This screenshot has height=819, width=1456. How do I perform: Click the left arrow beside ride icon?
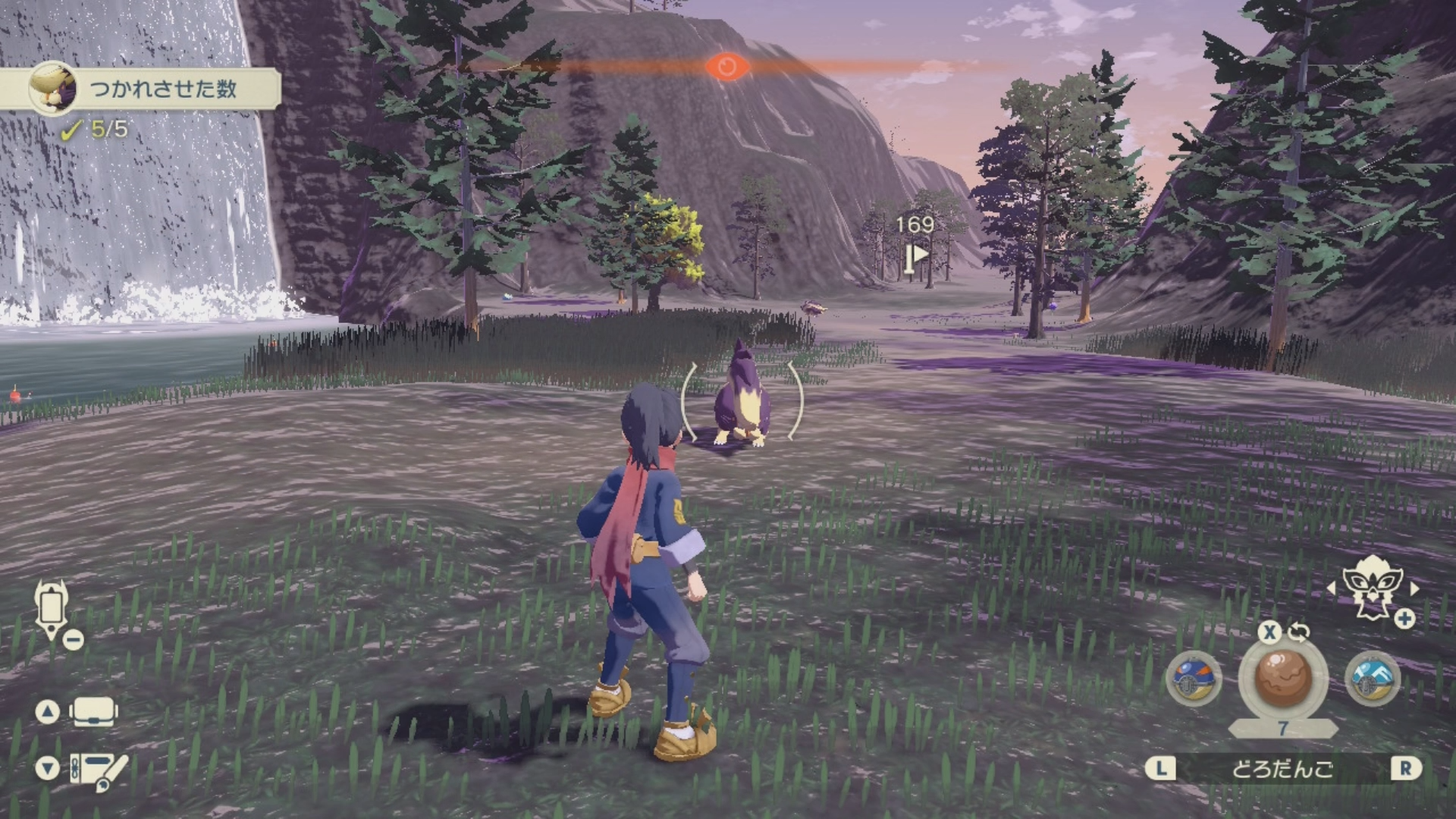click(x=1331, y=588)
